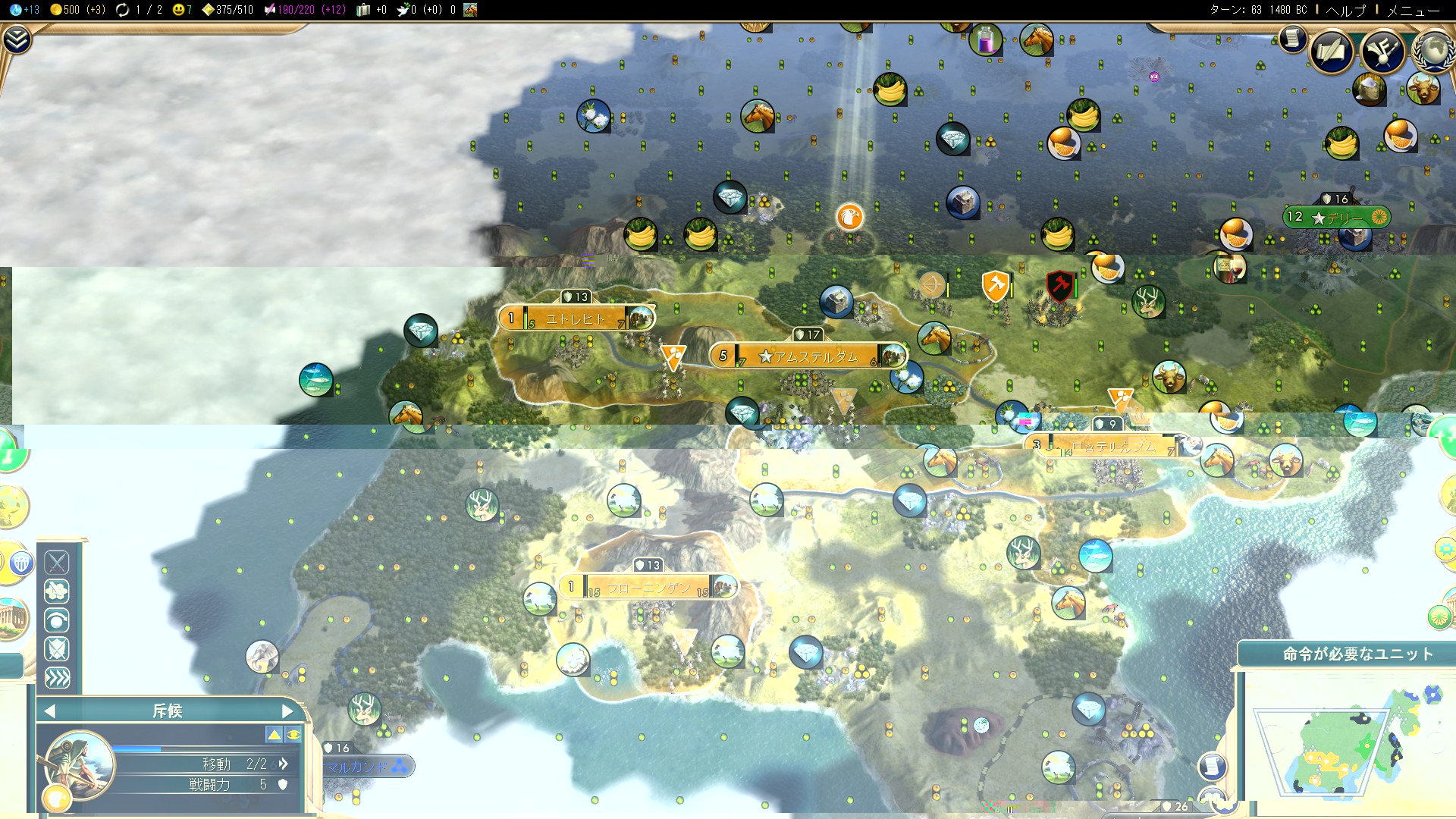Expand the top-left double-chevron dropdown button

[17, 39]
